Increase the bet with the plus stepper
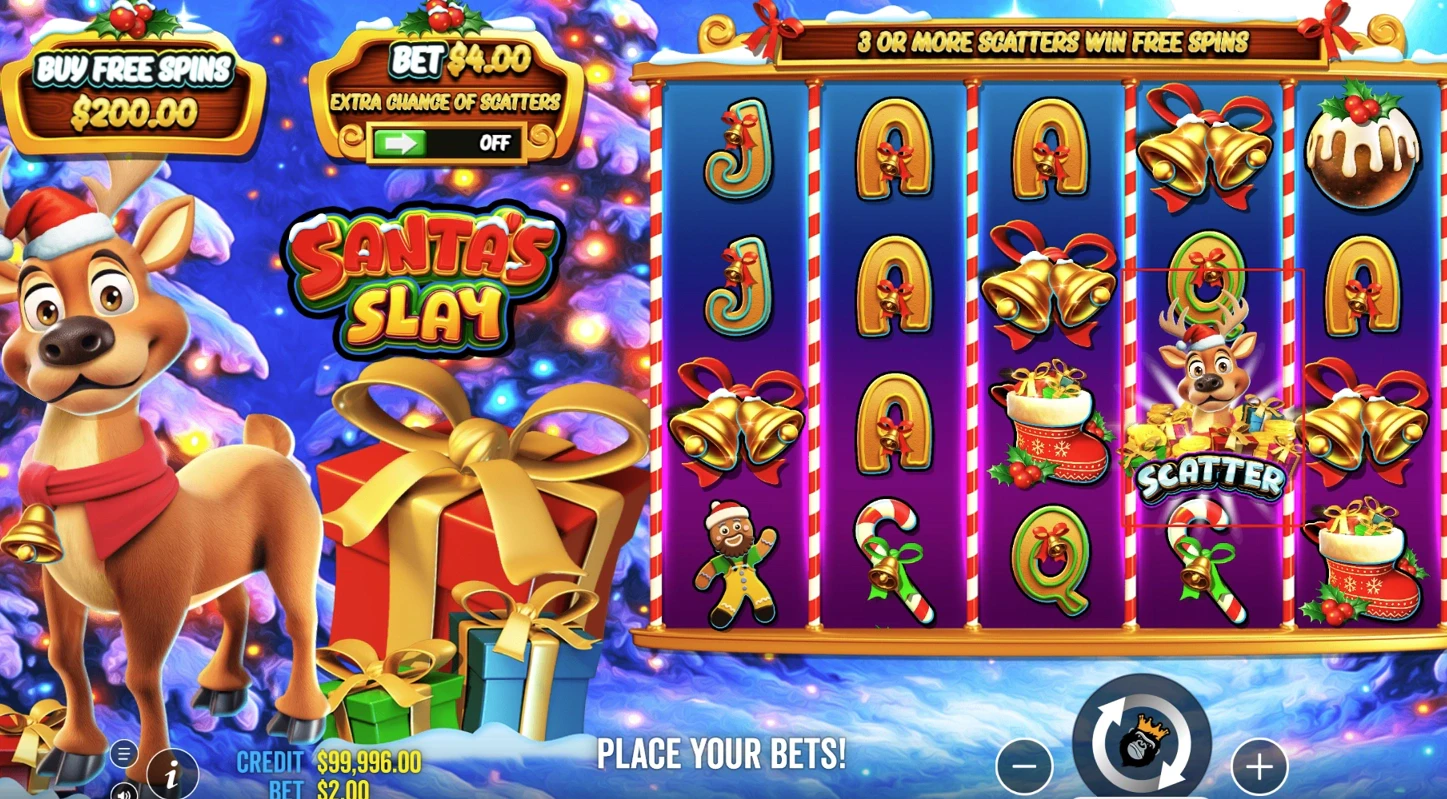 tap(1258, 765)
